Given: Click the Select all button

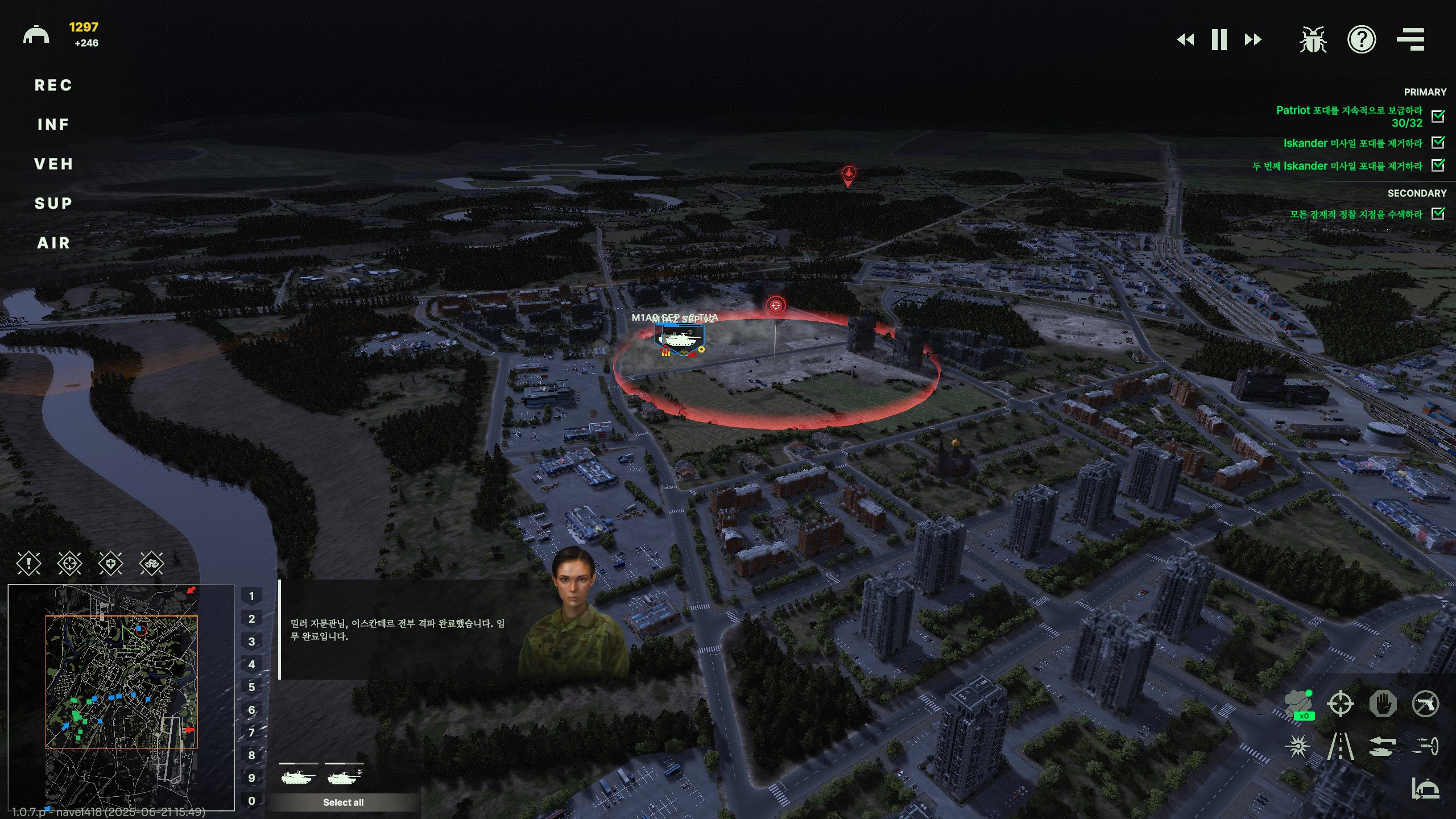Looking at the screenshot, I should pyautogui.click(x=343, y=803).
